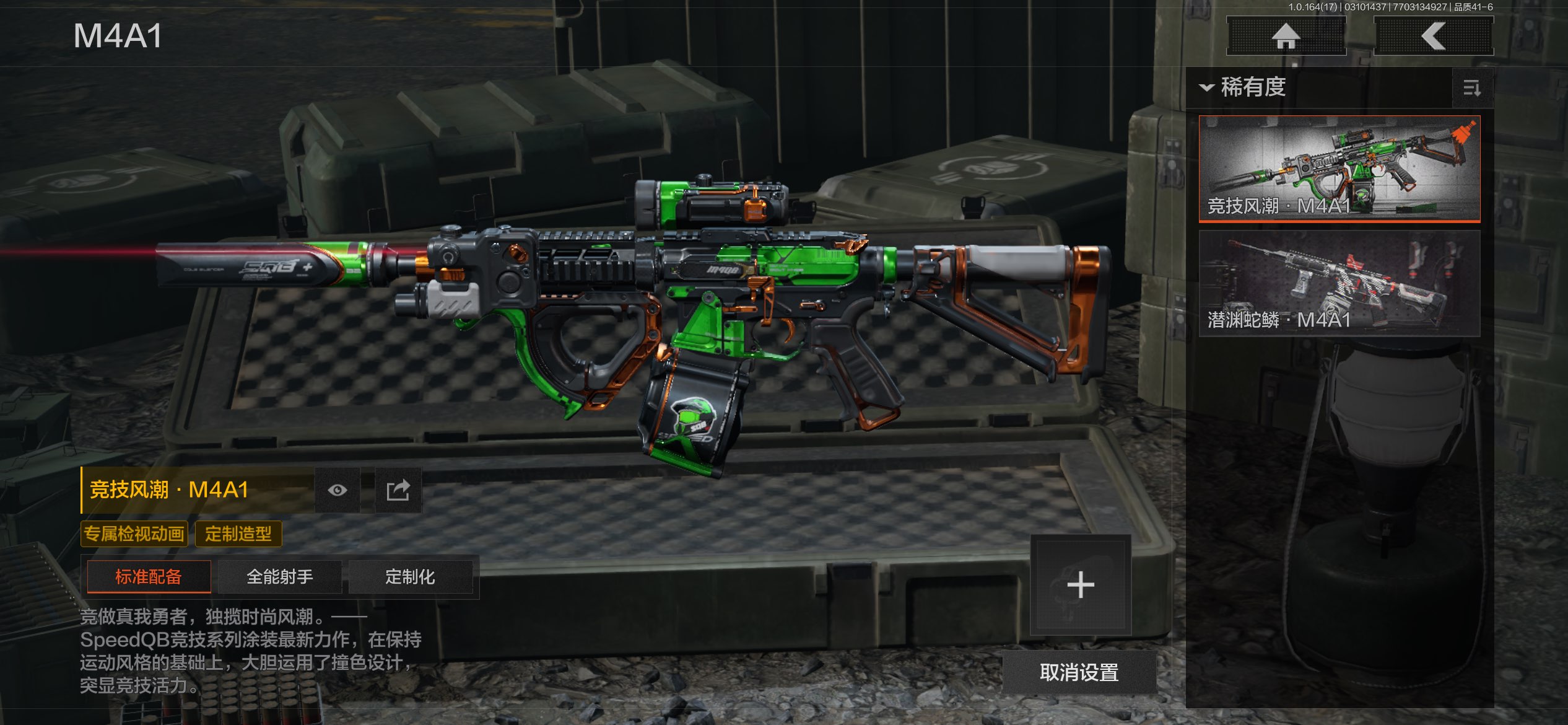Select the 专属检视动画 tag

click(134, 534)
